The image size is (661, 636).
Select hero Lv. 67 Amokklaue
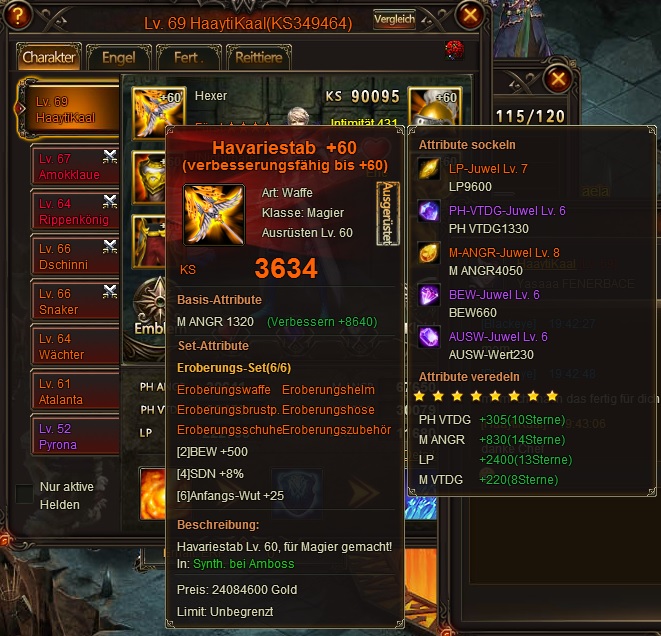click(67, 165)
